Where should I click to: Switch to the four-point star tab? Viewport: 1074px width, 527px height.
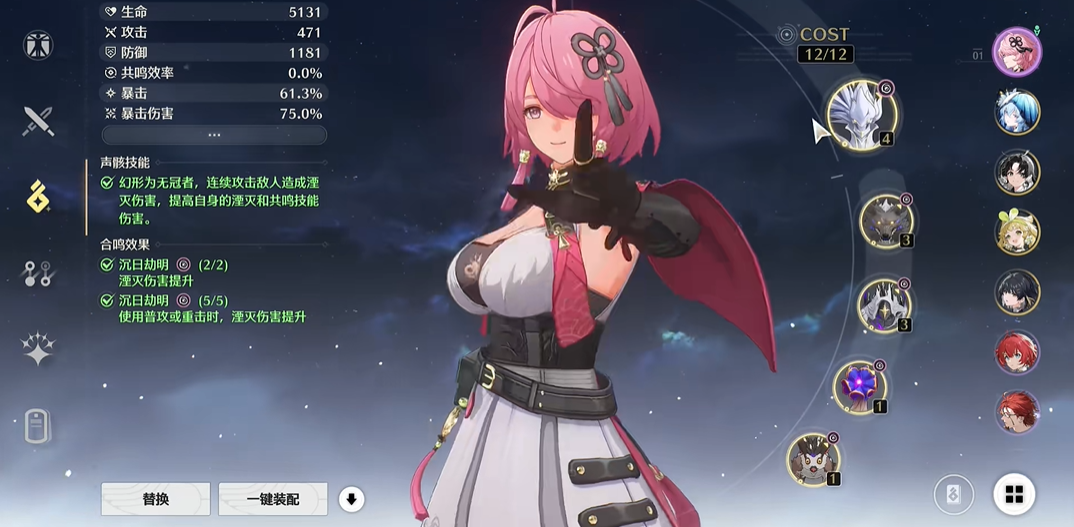38,349
